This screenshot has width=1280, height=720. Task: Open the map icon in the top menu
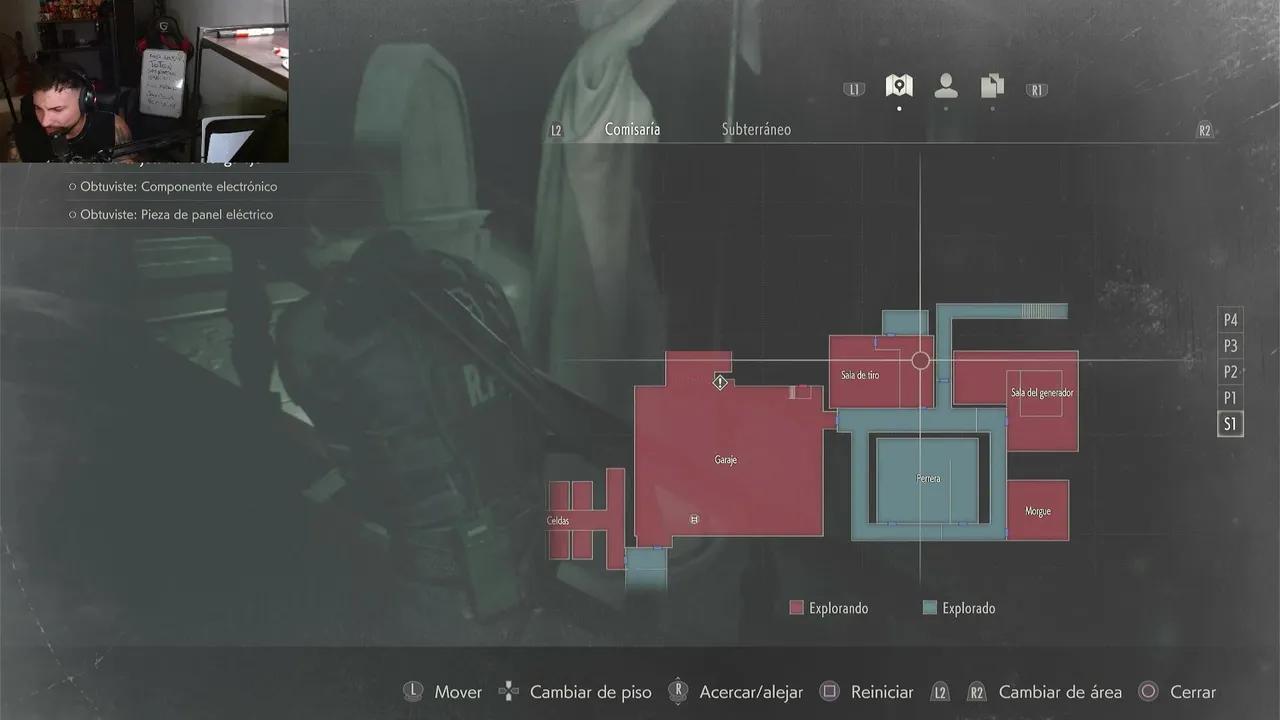click(x=898, y=86)
